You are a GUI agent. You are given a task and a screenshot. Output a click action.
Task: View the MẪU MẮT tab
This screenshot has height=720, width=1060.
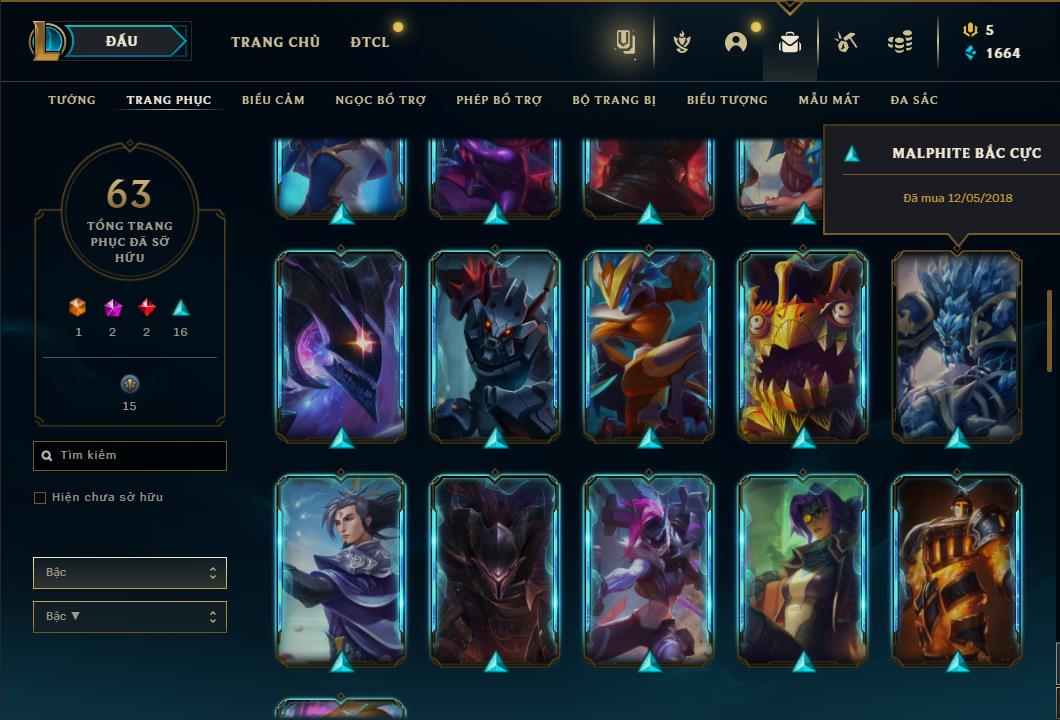pyautogui.click(x=829, y=100)
